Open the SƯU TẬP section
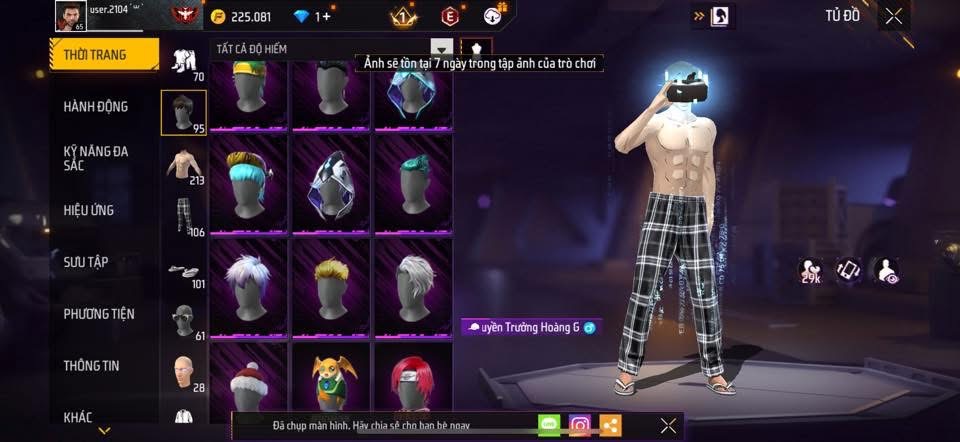960x442 pixels. point(86,262)
